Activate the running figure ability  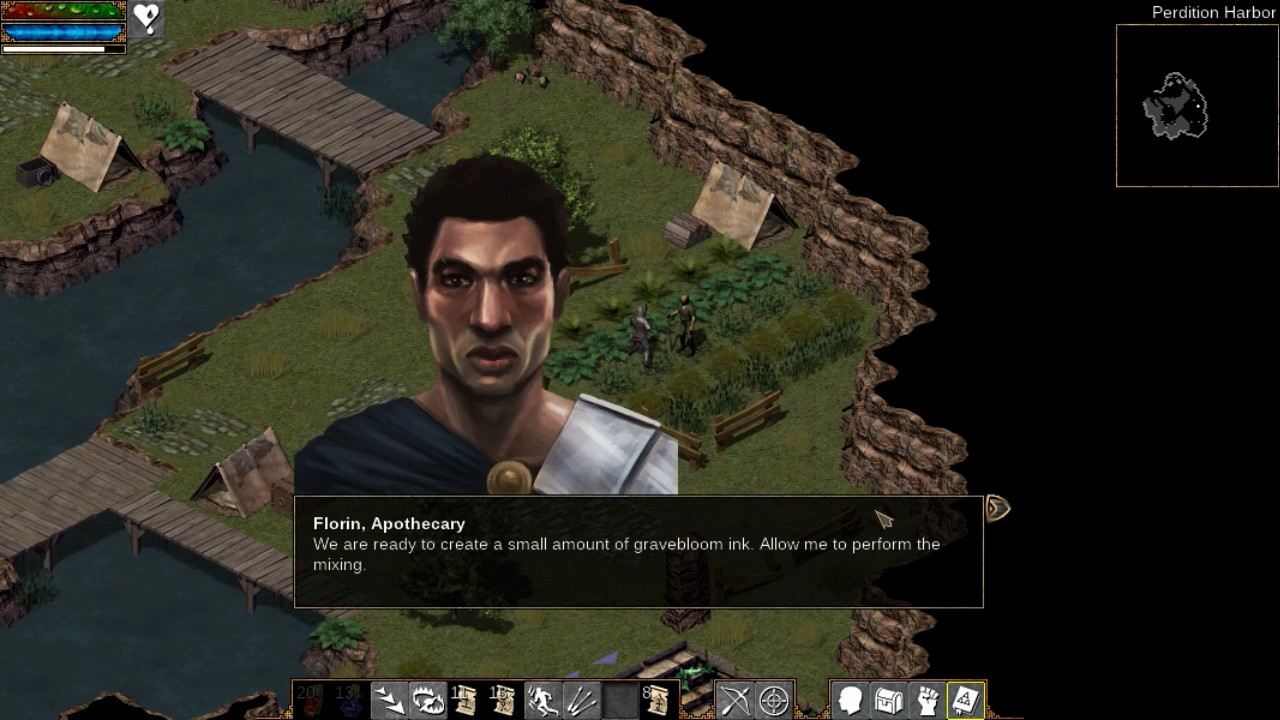coord(542,700)
